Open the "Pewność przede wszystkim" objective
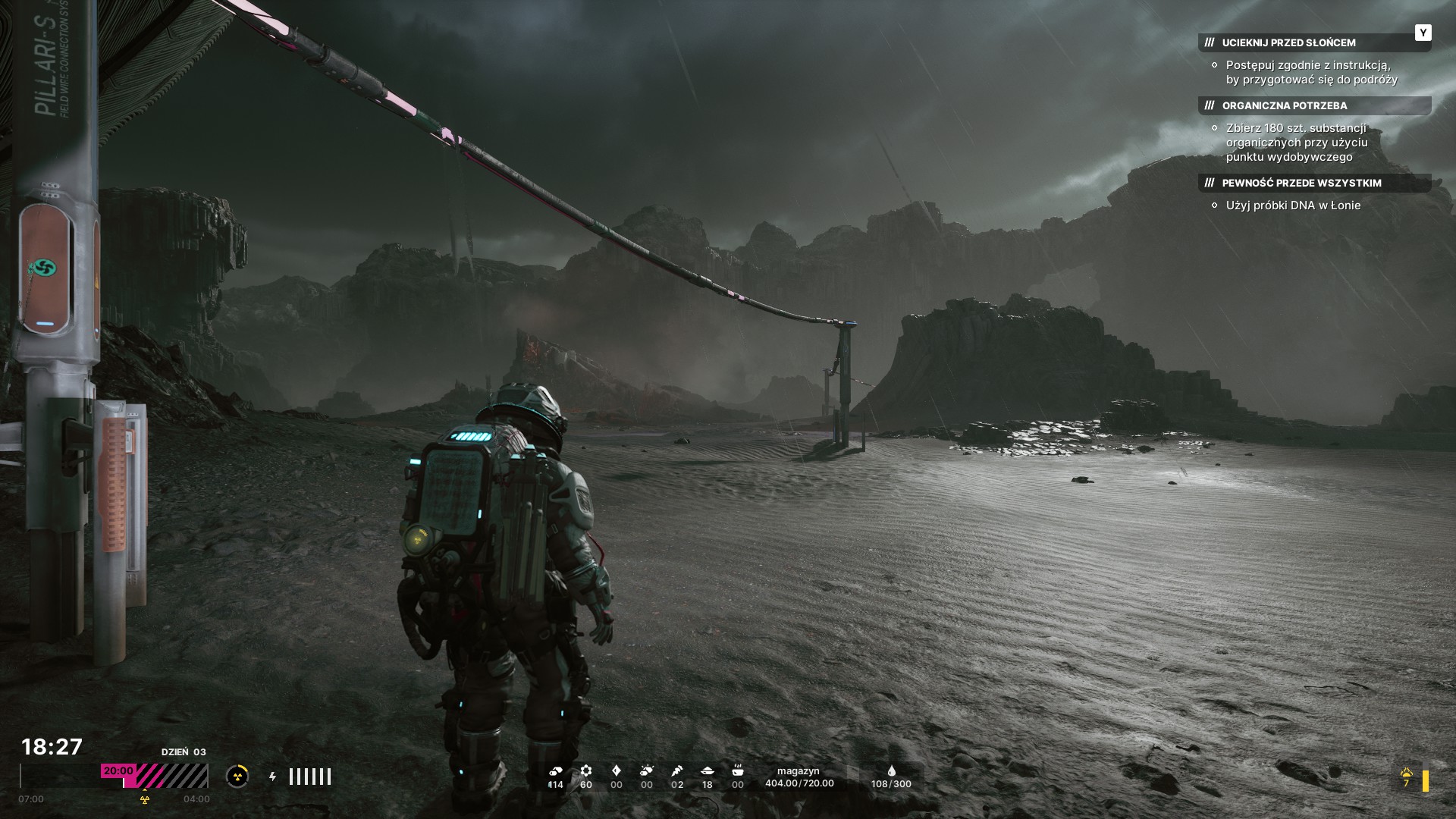Viewport: 1456px width, 819px height. pyautogui.click(x=1301, y=183)
